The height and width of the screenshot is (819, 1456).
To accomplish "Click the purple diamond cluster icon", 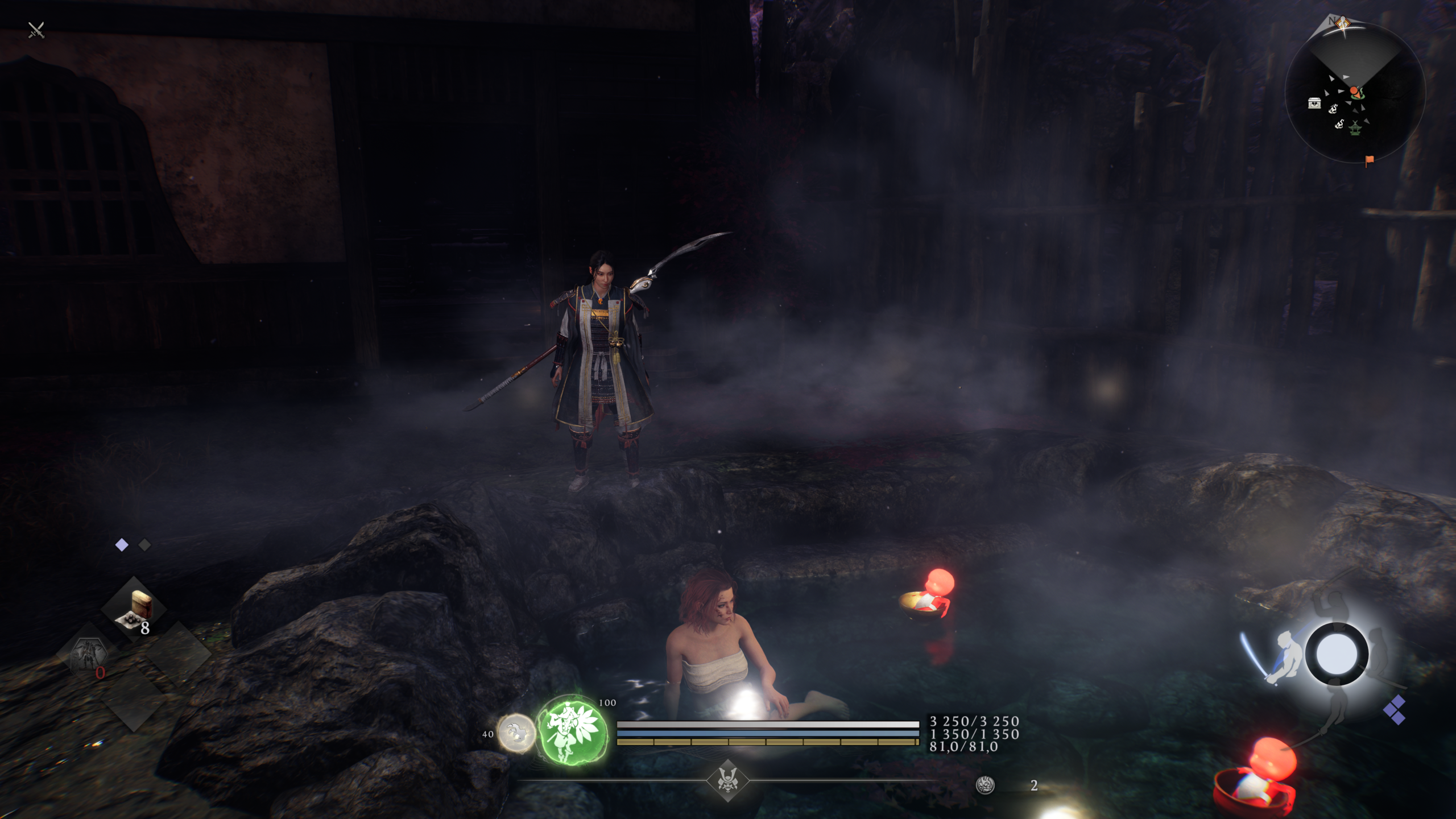I will [x=1395, y=710].
